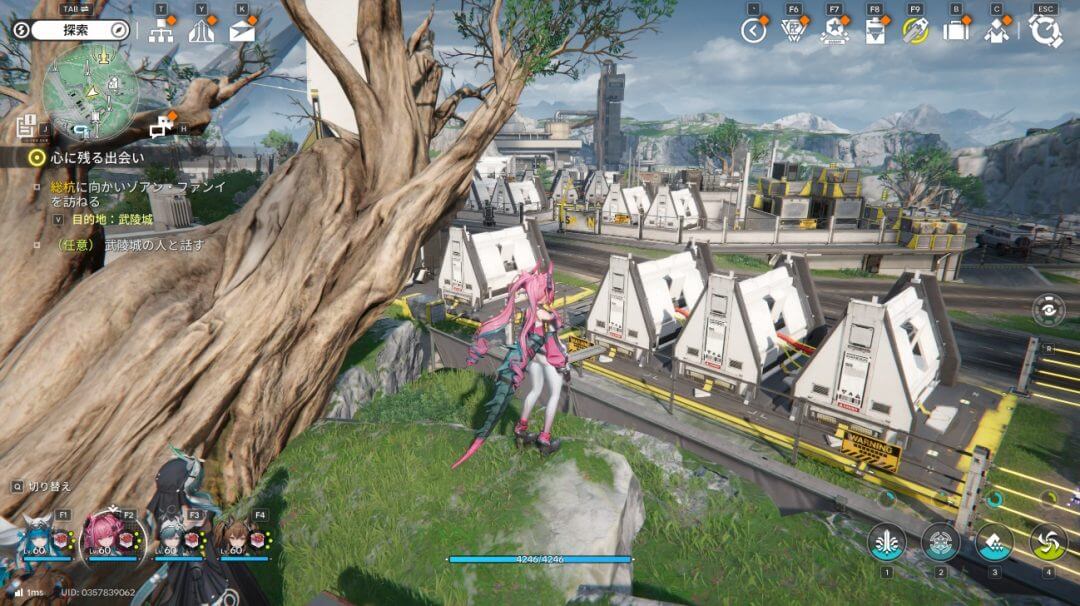Image resolution: width=1080 pixels, height=606 pixels.
Task: Open the triangular emblem icon menu
Action: [793, 31]
